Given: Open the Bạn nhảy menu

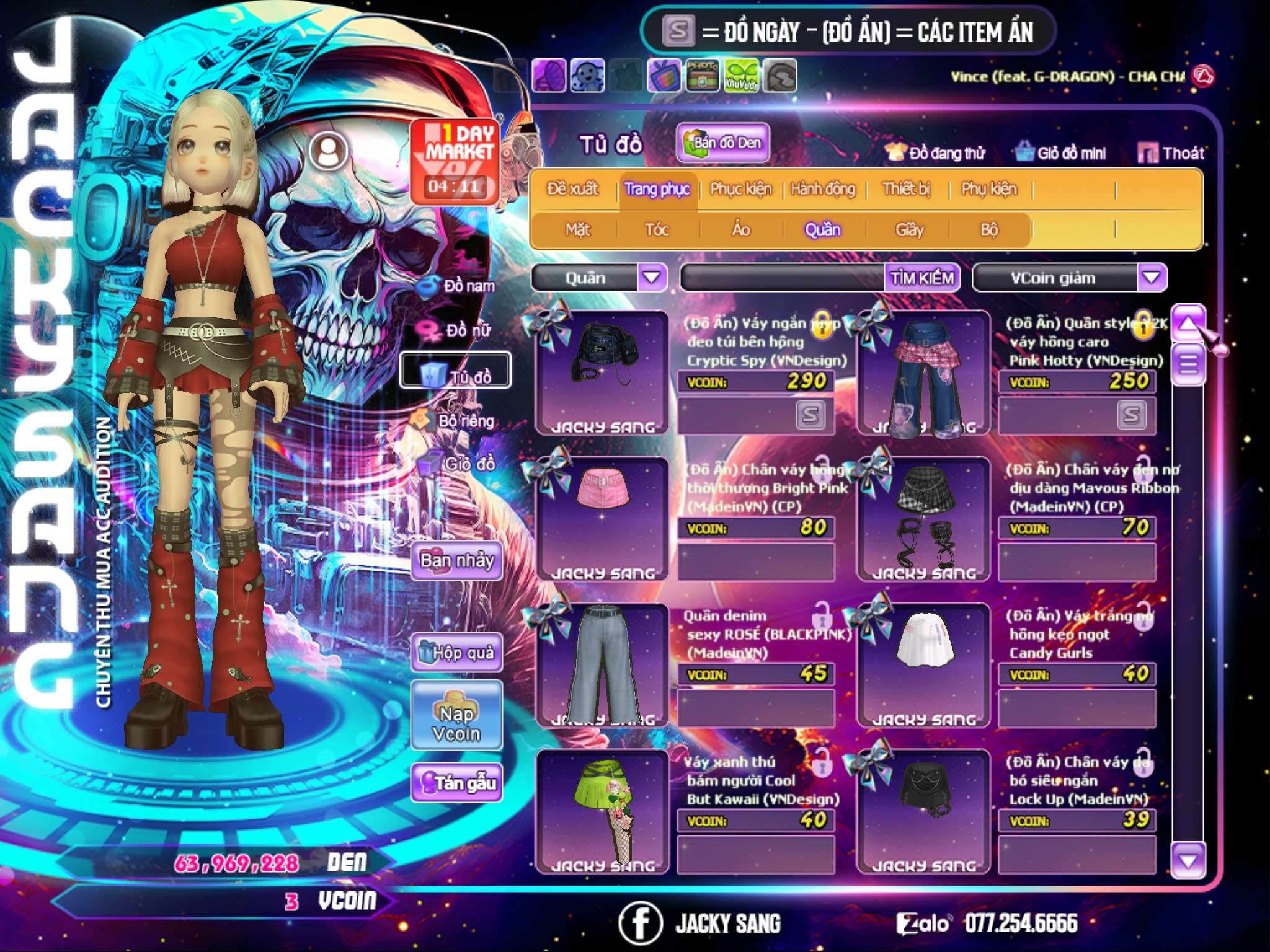Looking at the screenshot, I should pos(456,561).
